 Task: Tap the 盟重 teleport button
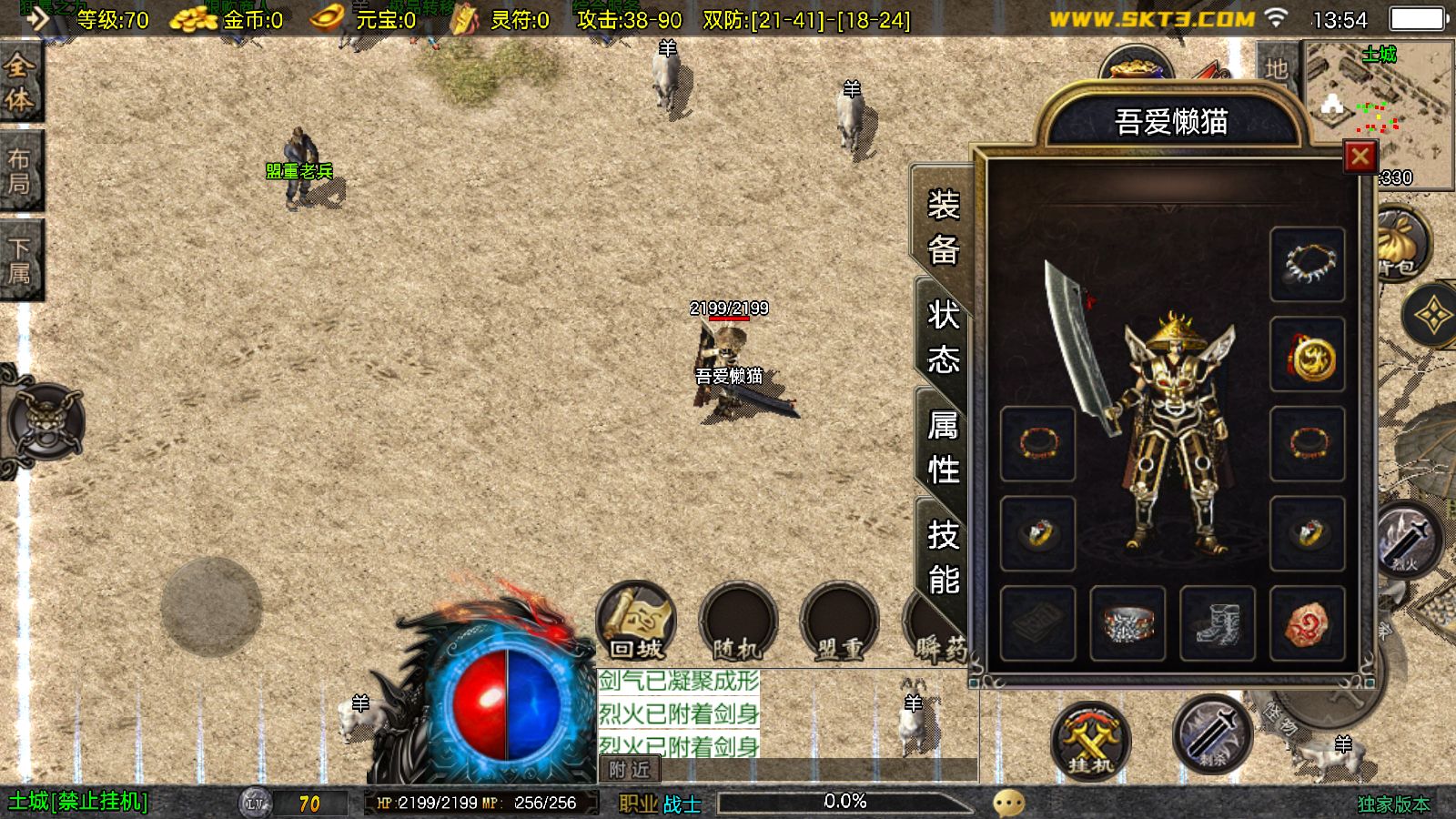click(839, 623)
